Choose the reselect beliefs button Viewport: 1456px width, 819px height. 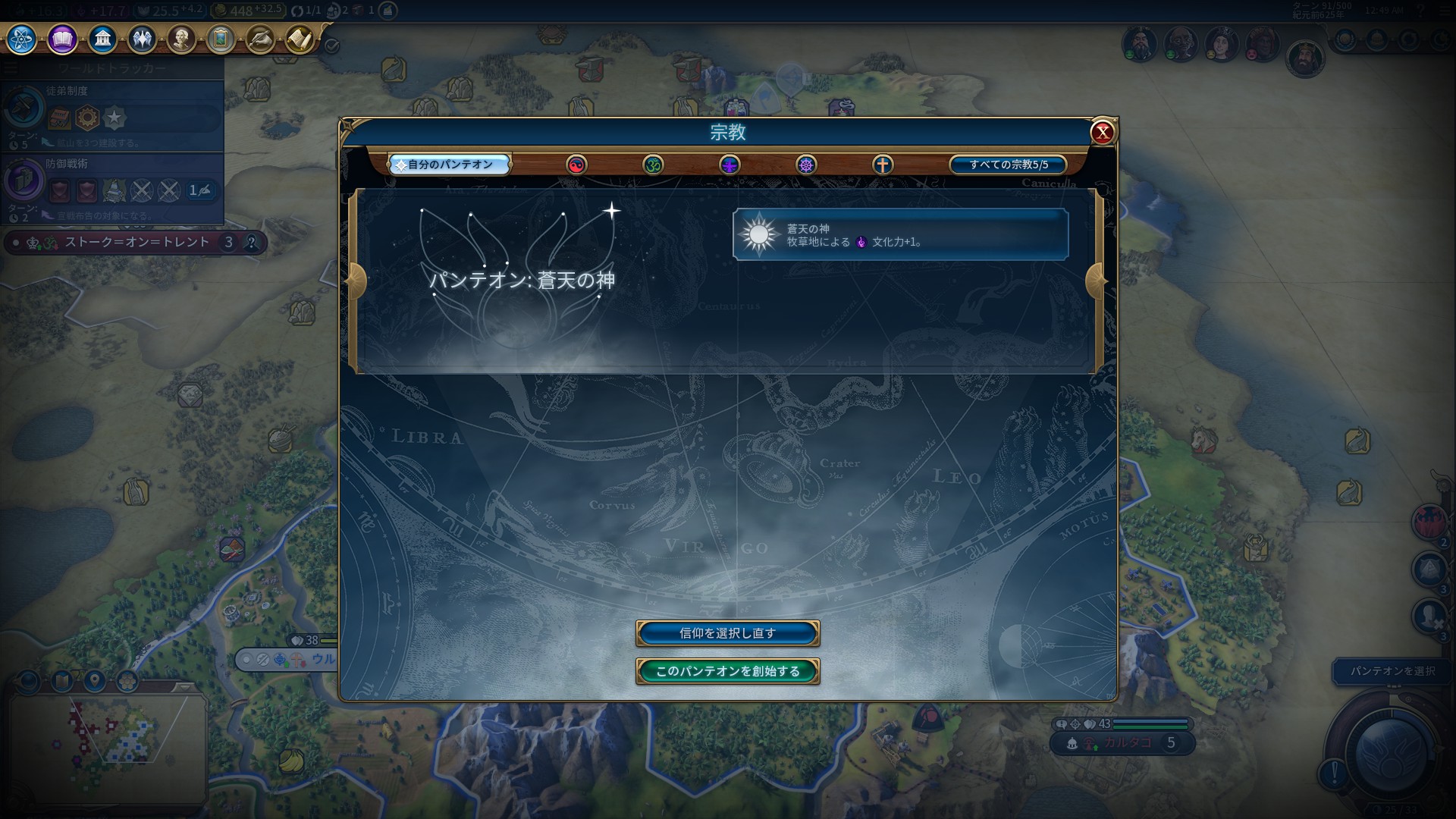[727, 633]
